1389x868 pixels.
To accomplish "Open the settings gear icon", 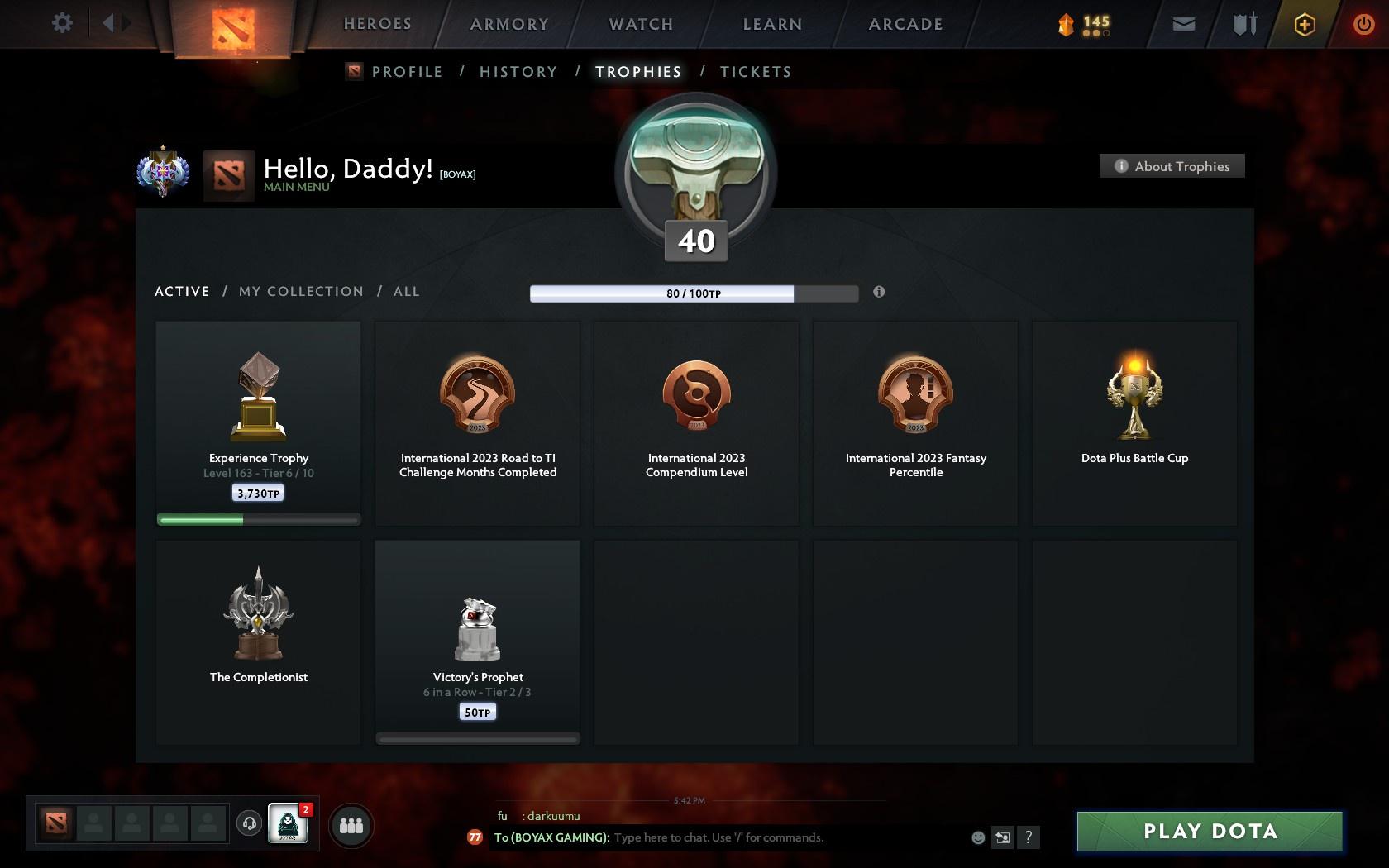I will (60, 23).
